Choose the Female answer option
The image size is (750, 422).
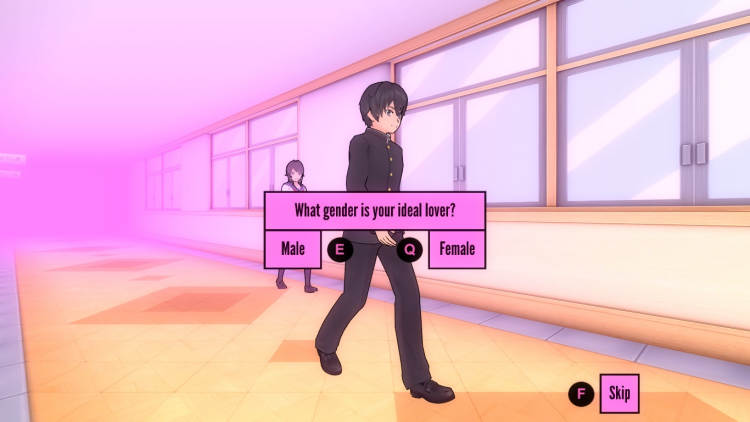click(x=457, y=249)
